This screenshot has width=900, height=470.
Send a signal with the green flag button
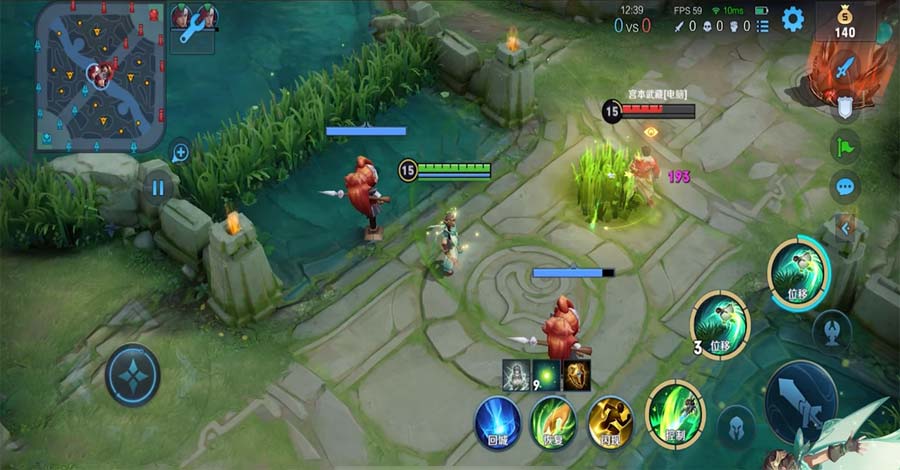[x=845, y=147]
